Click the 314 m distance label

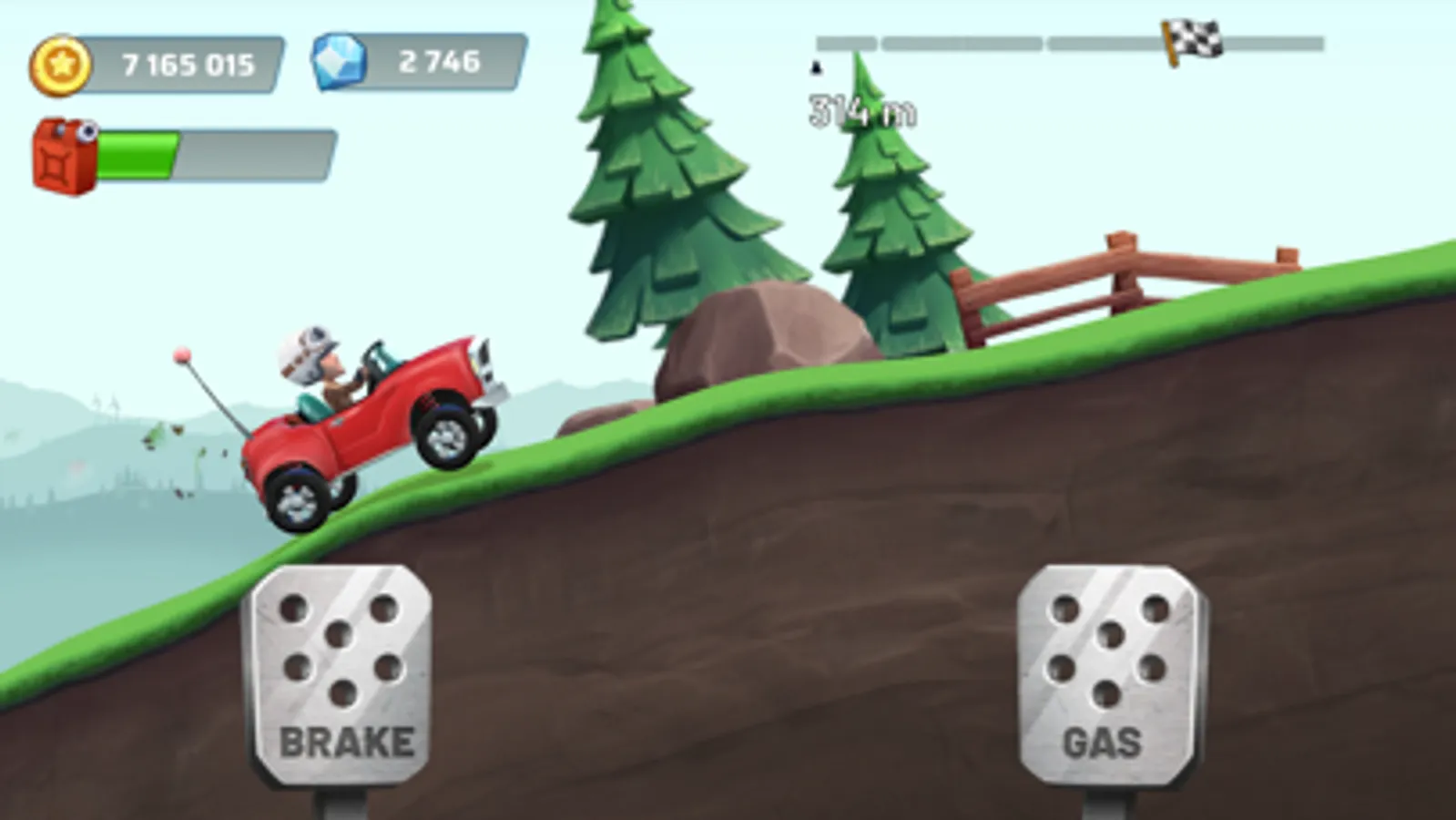point(861,109)
